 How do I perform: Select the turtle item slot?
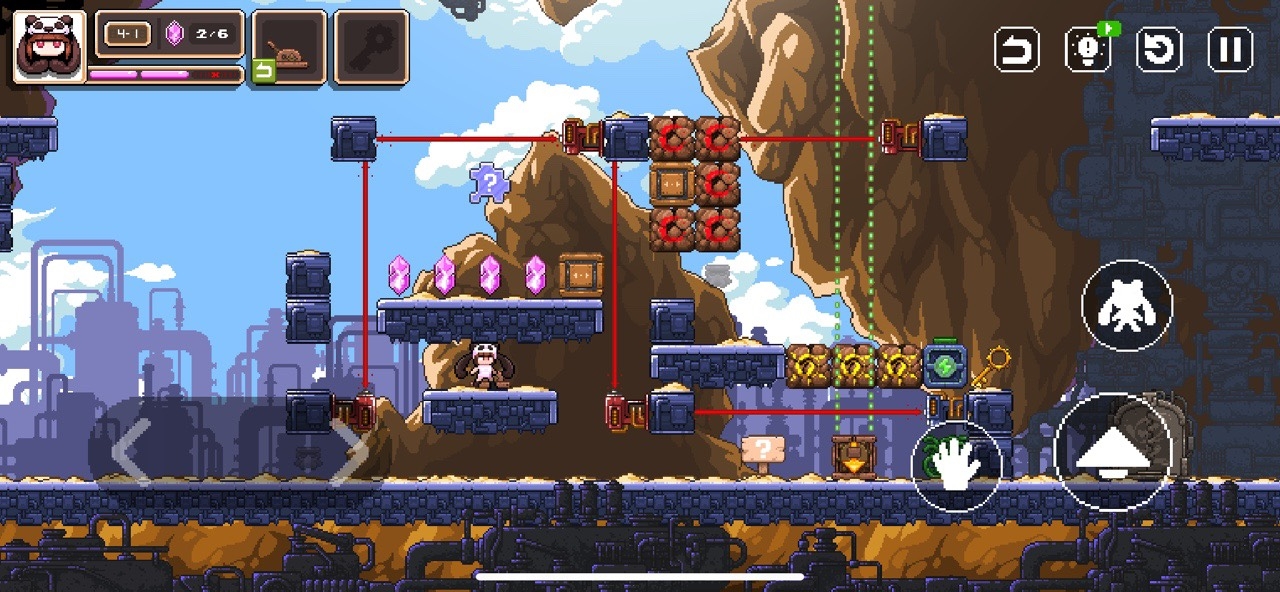(289, 47)
